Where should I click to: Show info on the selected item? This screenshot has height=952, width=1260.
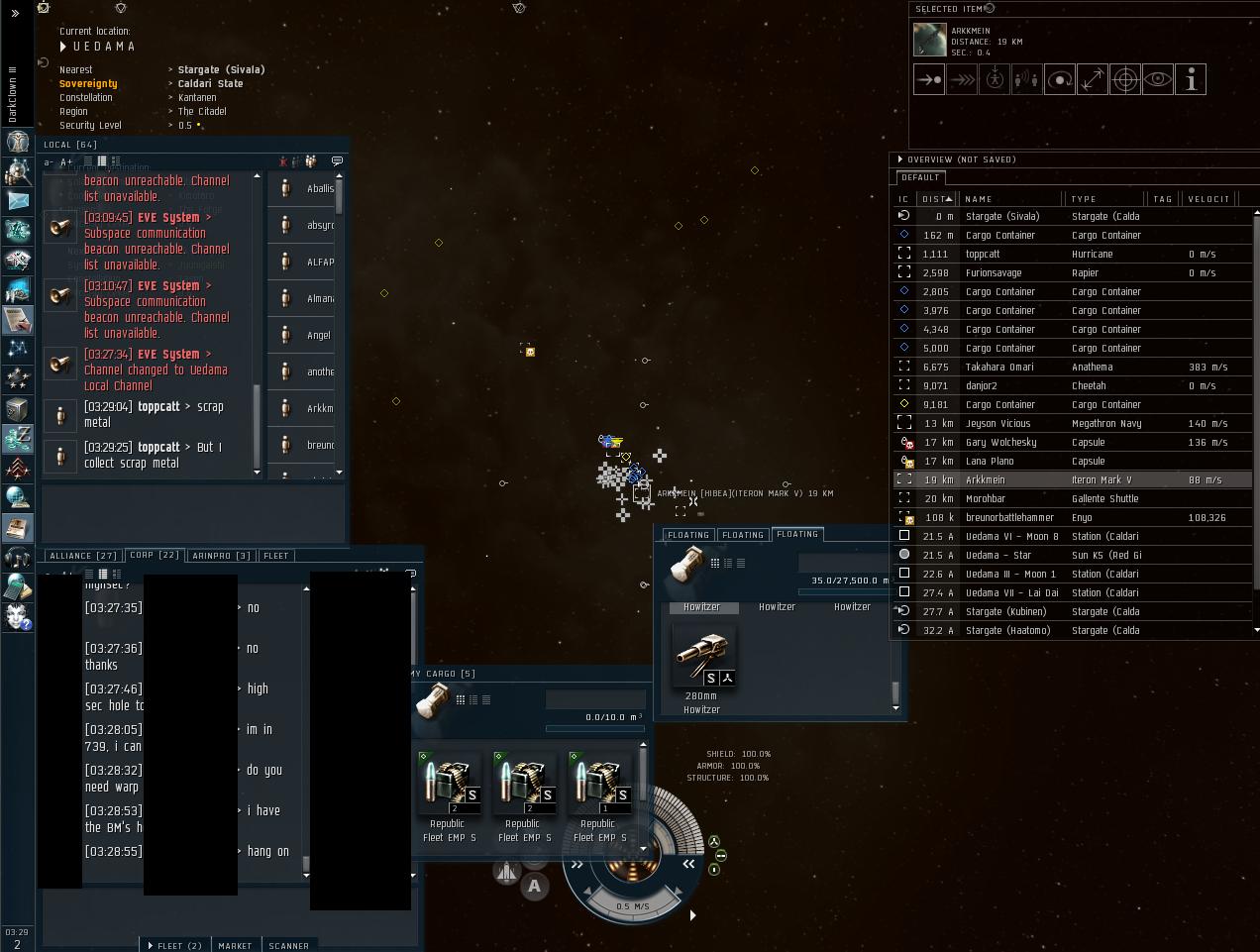point(1191,79)
